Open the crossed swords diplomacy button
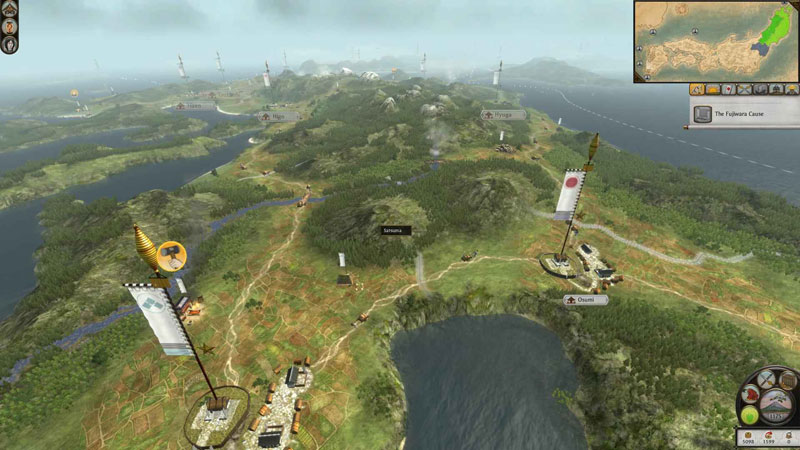This screenshot has height=450, width=800. (767, 378)
